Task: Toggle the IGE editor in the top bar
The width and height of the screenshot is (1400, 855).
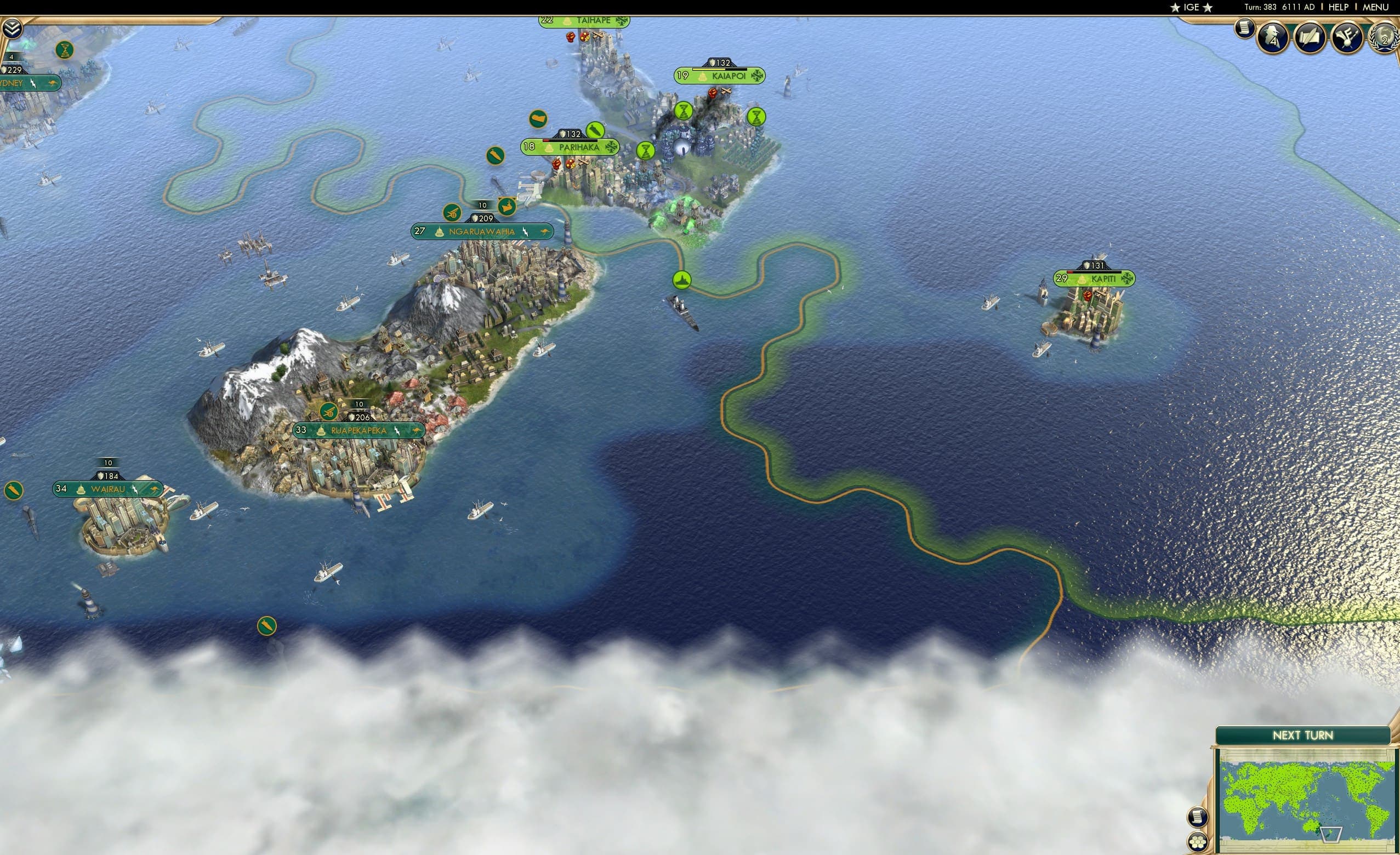Action: (1191, 7)
